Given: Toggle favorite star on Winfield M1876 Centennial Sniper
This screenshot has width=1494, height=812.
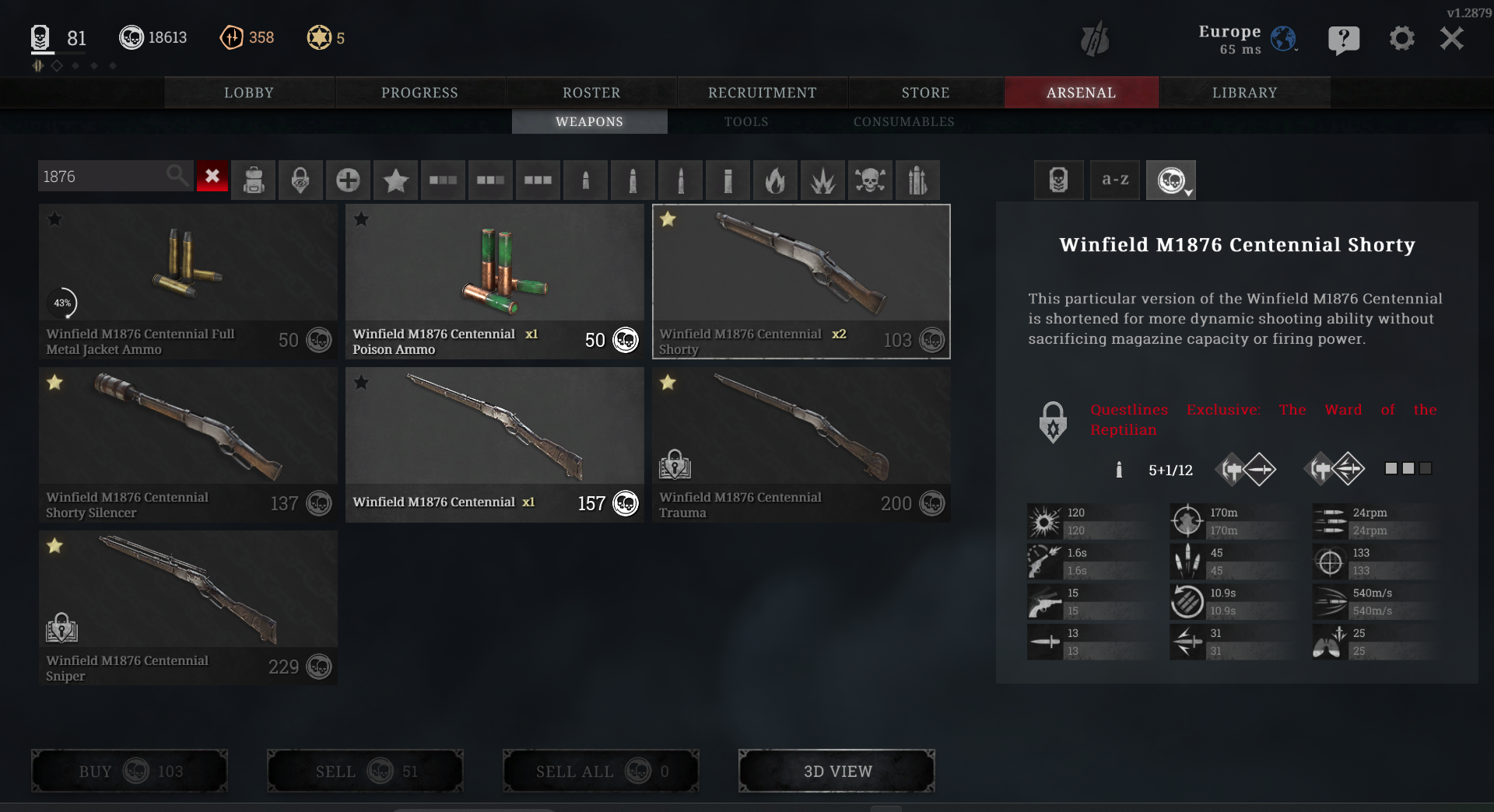Looking at the screenshot, I should [54, 546].
